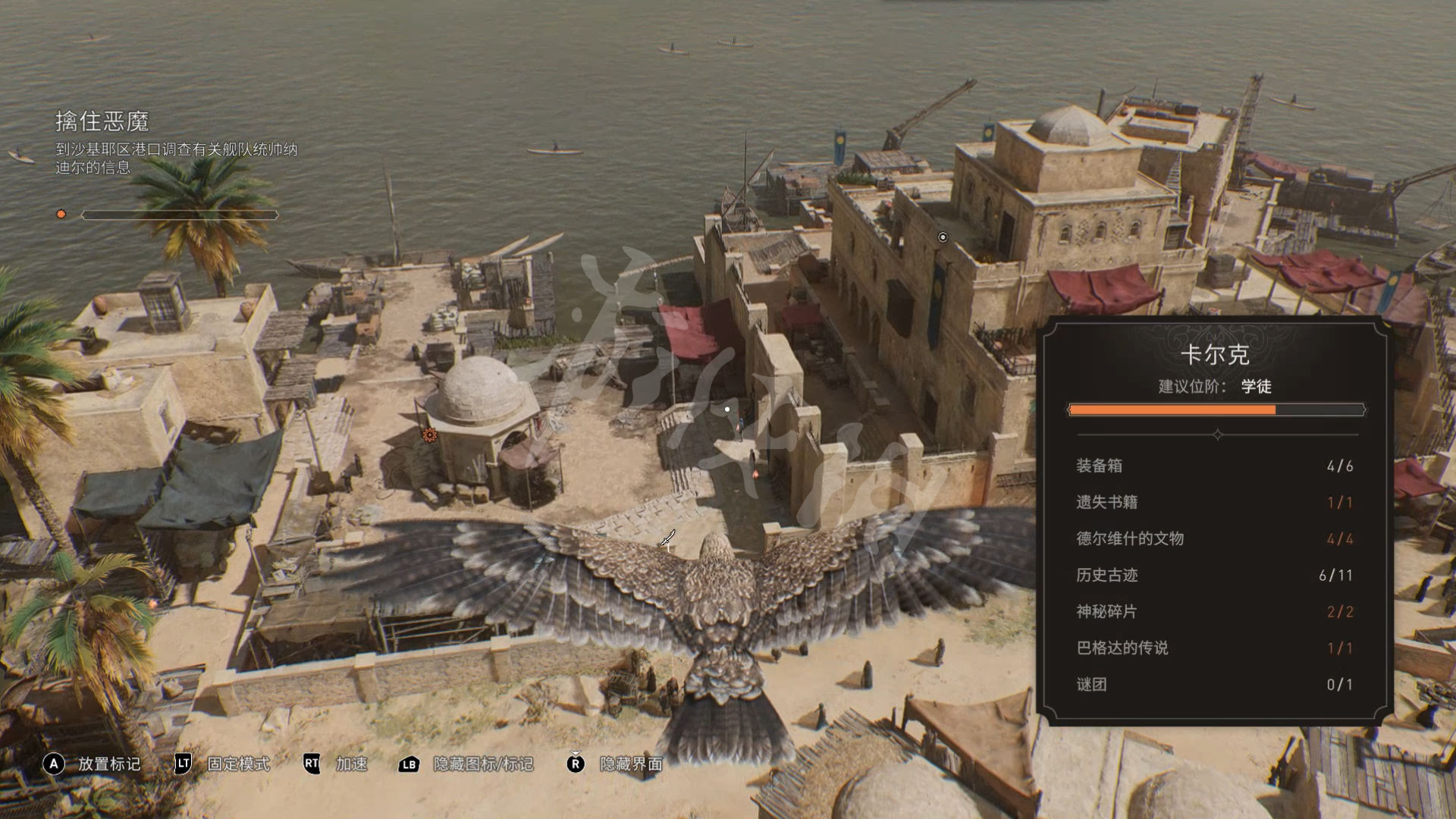Select the 装备箱 row in the region panel
Image resolution: width=1456 pixels, height=819 pixels.
pos(1214,466)
